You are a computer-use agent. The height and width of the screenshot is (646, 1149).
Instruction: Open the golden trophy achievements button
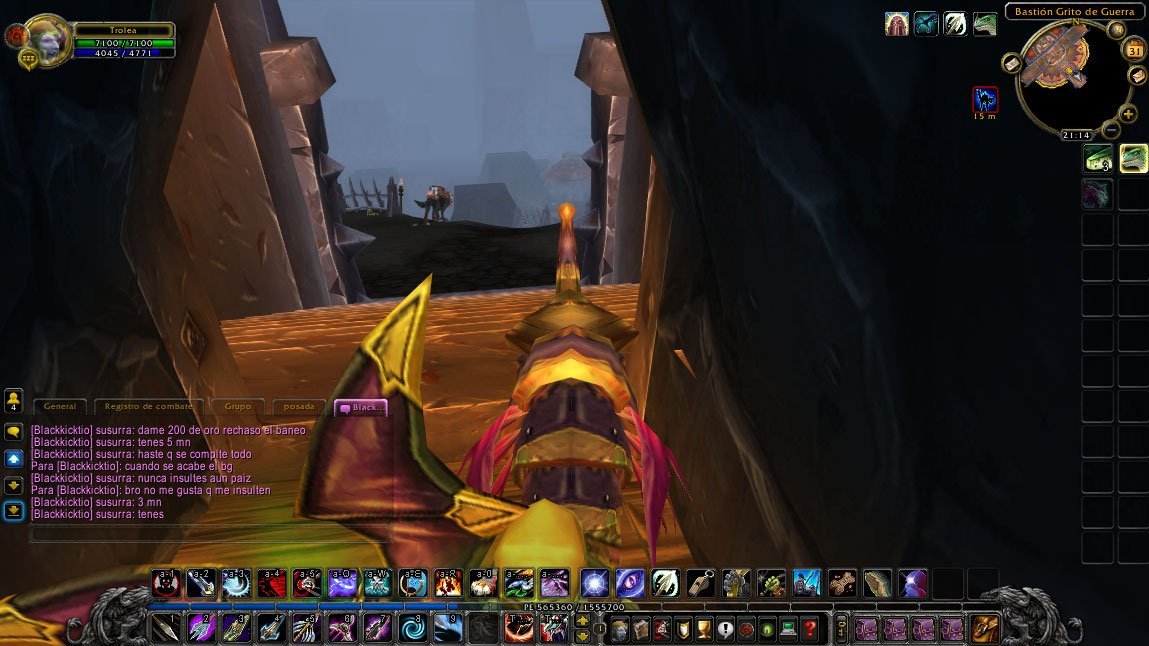703,629
